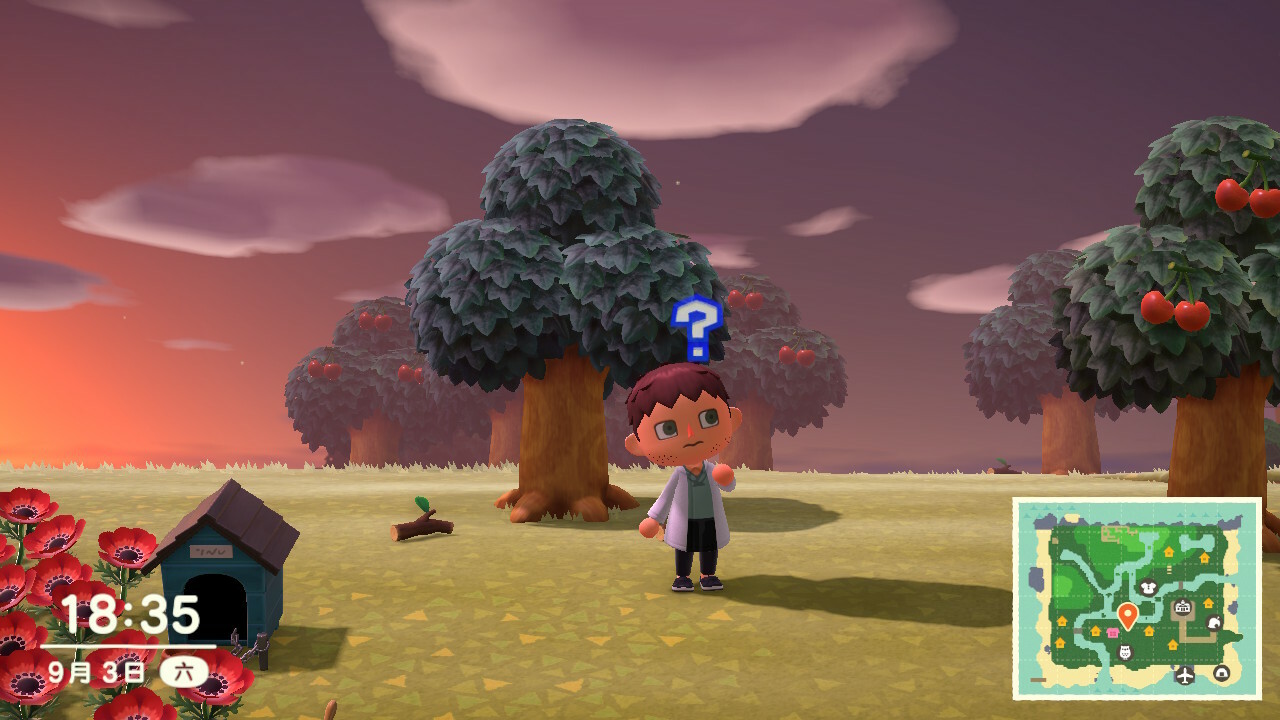Image resolution: width=1280 pixels, height=720 pixels.
Task: Select the campsite tent marker on minimap
Action: pos(1221,673)
